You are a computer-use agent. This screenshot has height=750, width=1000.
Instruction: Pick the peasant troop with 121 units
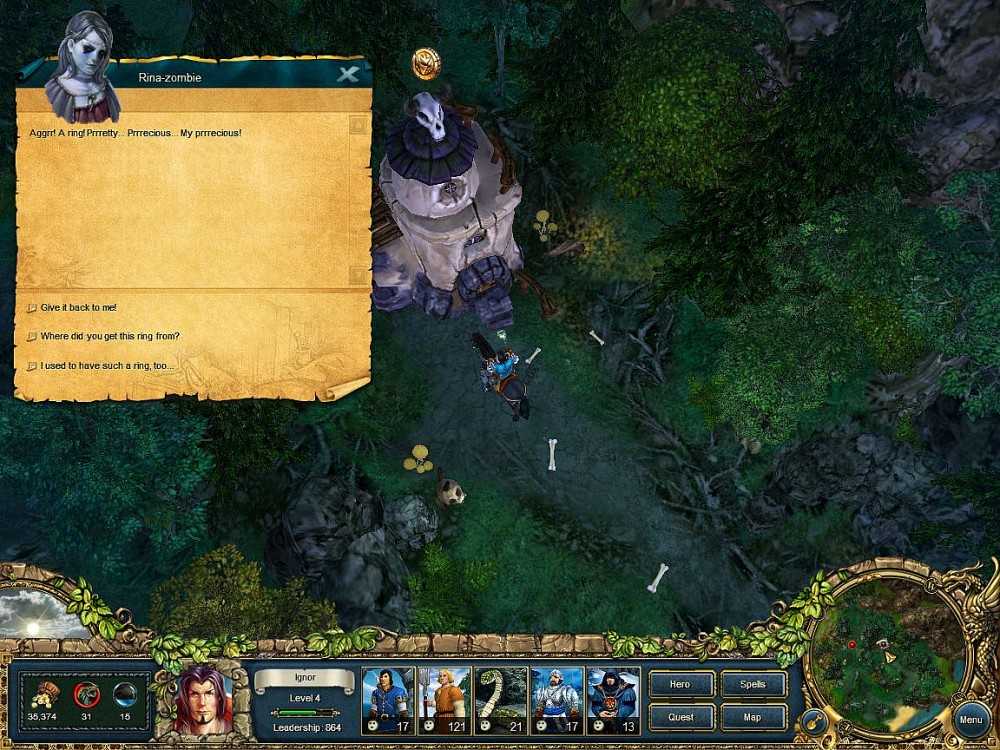(444, 700)
